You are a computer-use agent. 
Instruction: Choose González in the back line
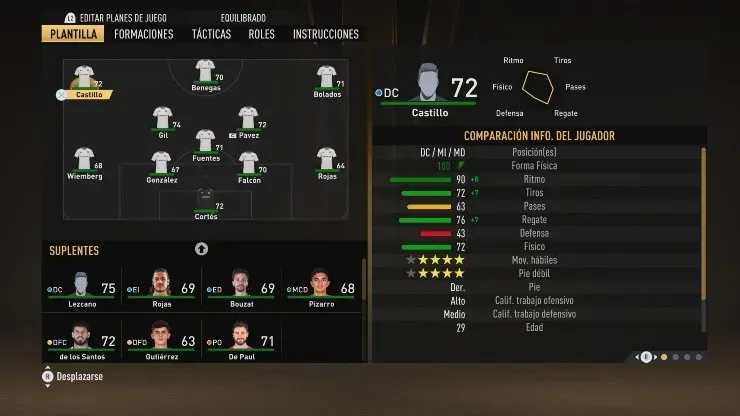coord(161,165)
